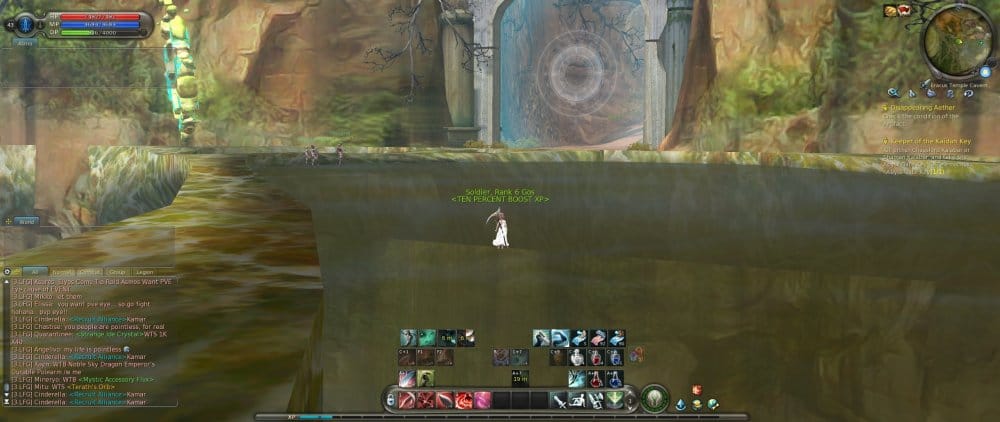Click the chat settings gear icon

(7, 271)
